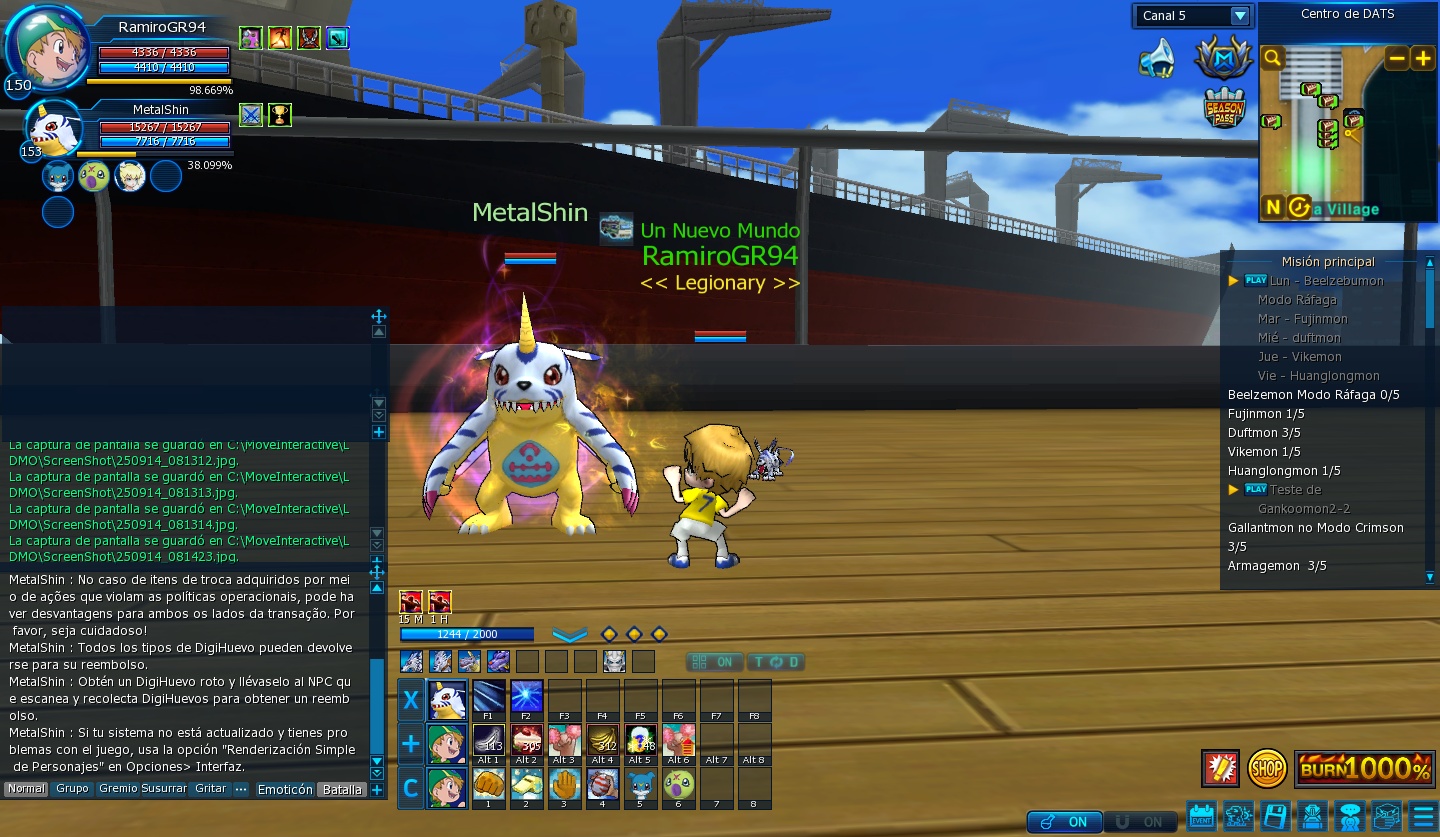Toggle the potion flask ON button
The width and height of the screenshot is (1440, 837).
(1064, 822)
